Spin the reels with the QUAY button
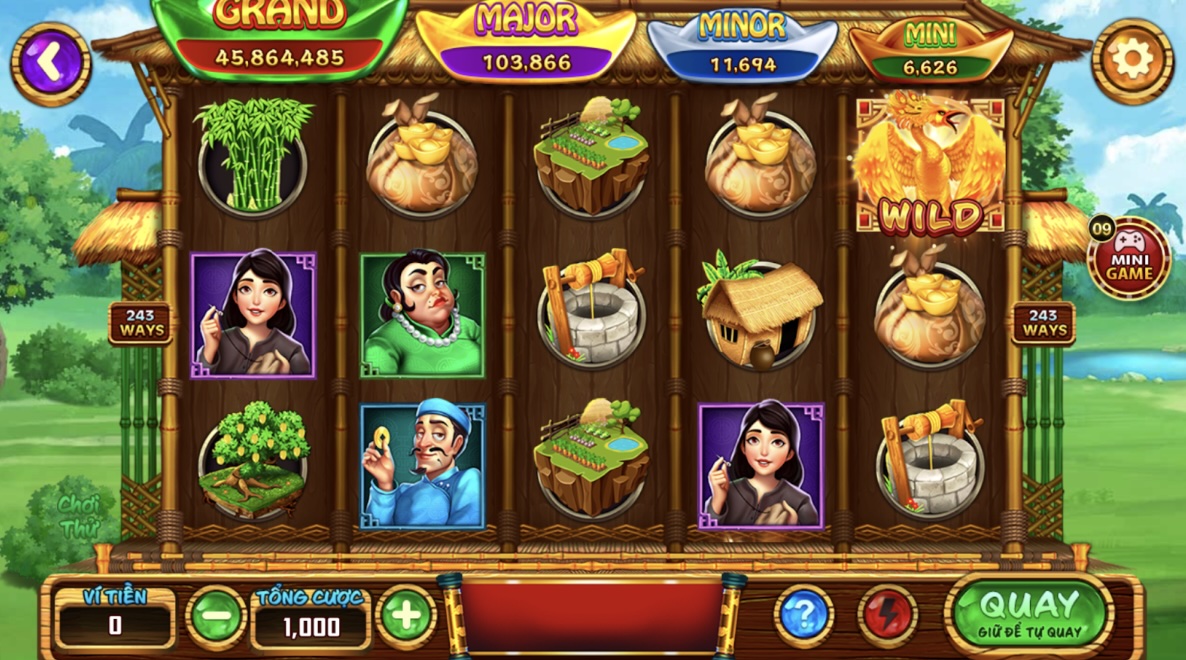This screenshot has width=1186, height=660. tap(1030, 611)
